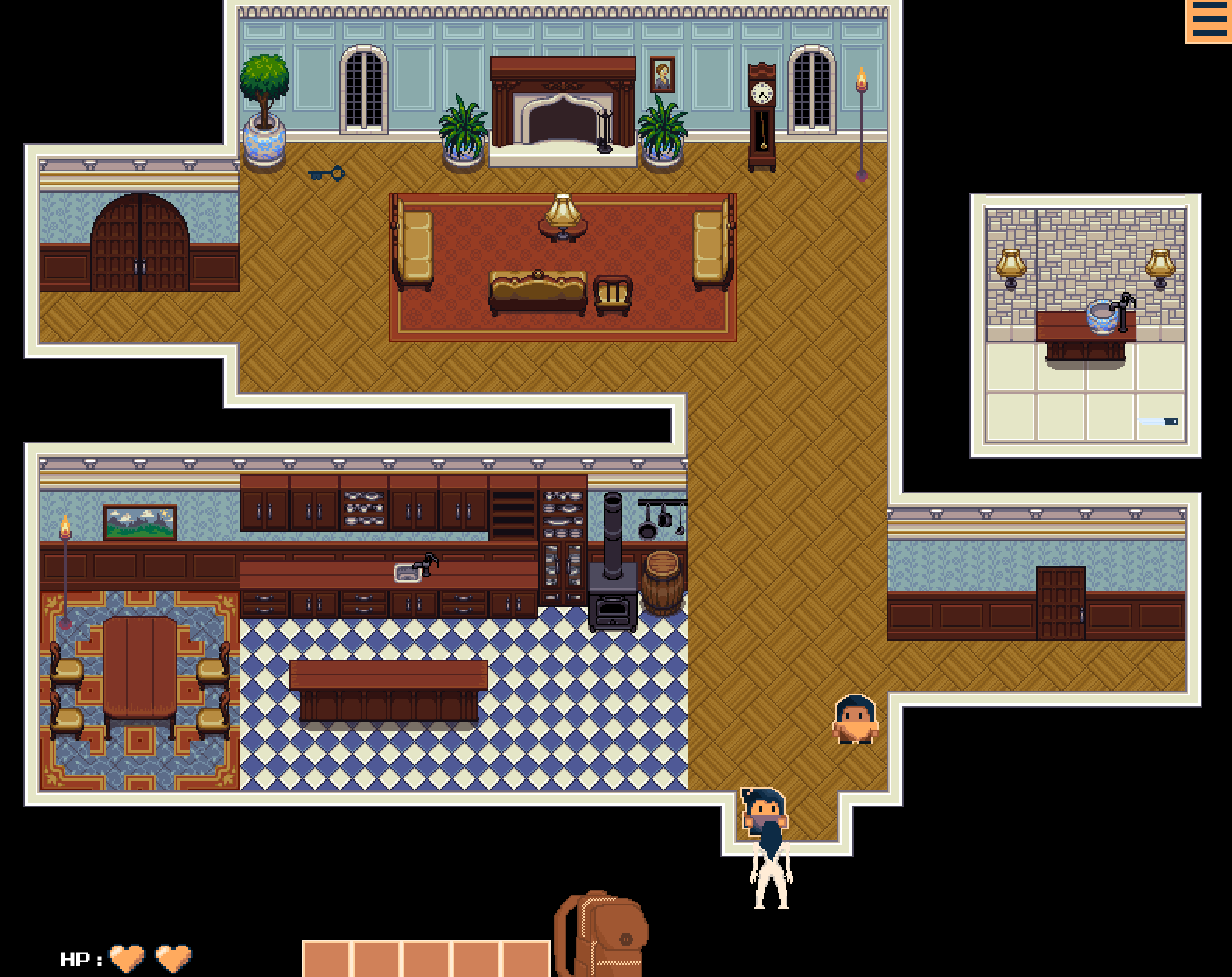Pick up the key on the wooden floor
Viewport: 1232px width, 977px height.
[x=327, y=173]
